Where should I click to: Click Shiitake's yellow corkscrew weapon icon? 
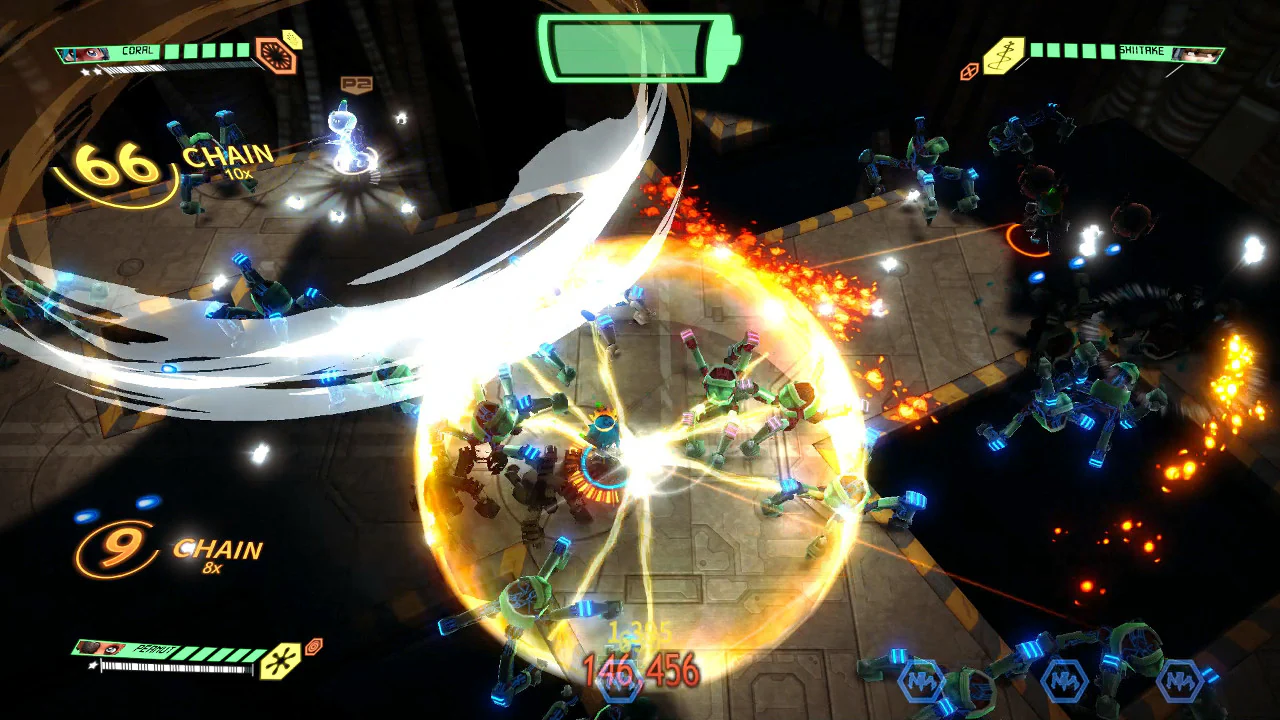pyautogui.click(x=1002, y=55)
